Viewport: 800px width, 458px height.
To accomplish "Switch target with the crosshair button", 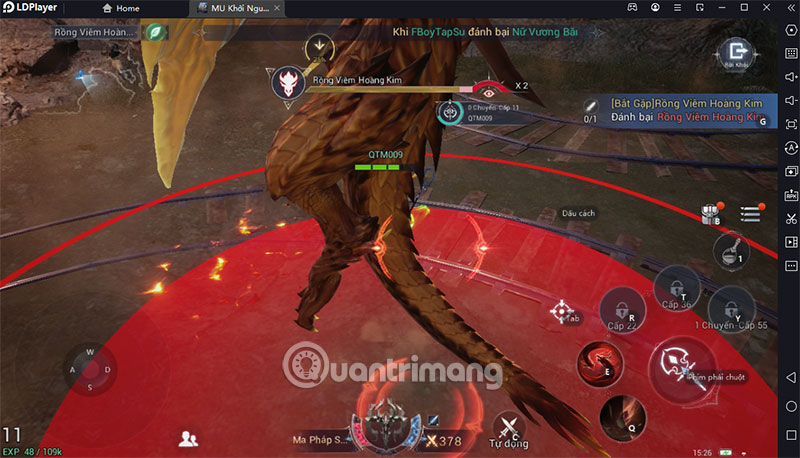I will (562, 311).
